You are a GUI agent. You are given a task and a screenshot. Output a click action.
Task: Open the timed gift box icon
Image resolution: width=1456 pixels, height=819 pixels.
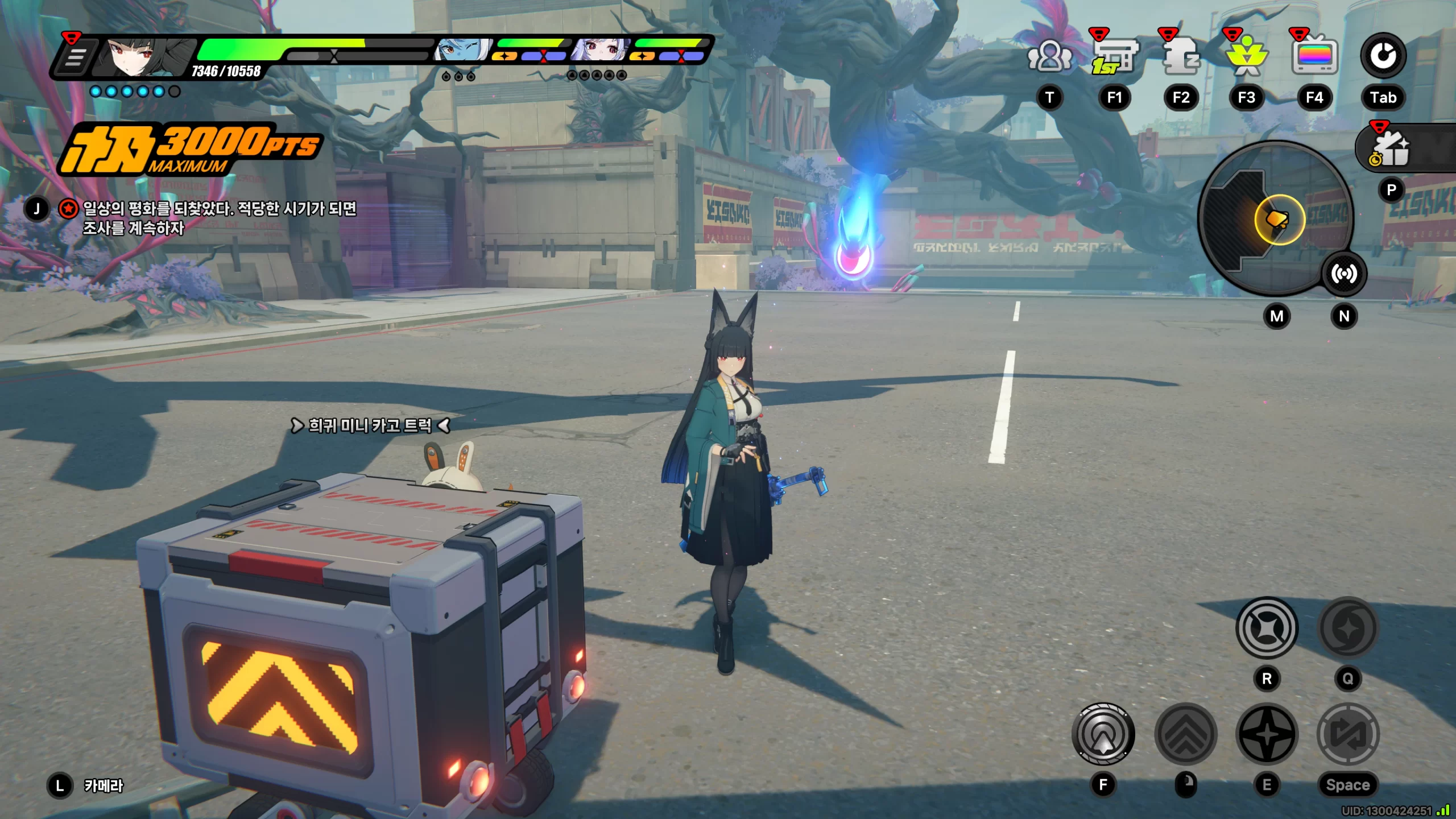[x=1391, y=149]
